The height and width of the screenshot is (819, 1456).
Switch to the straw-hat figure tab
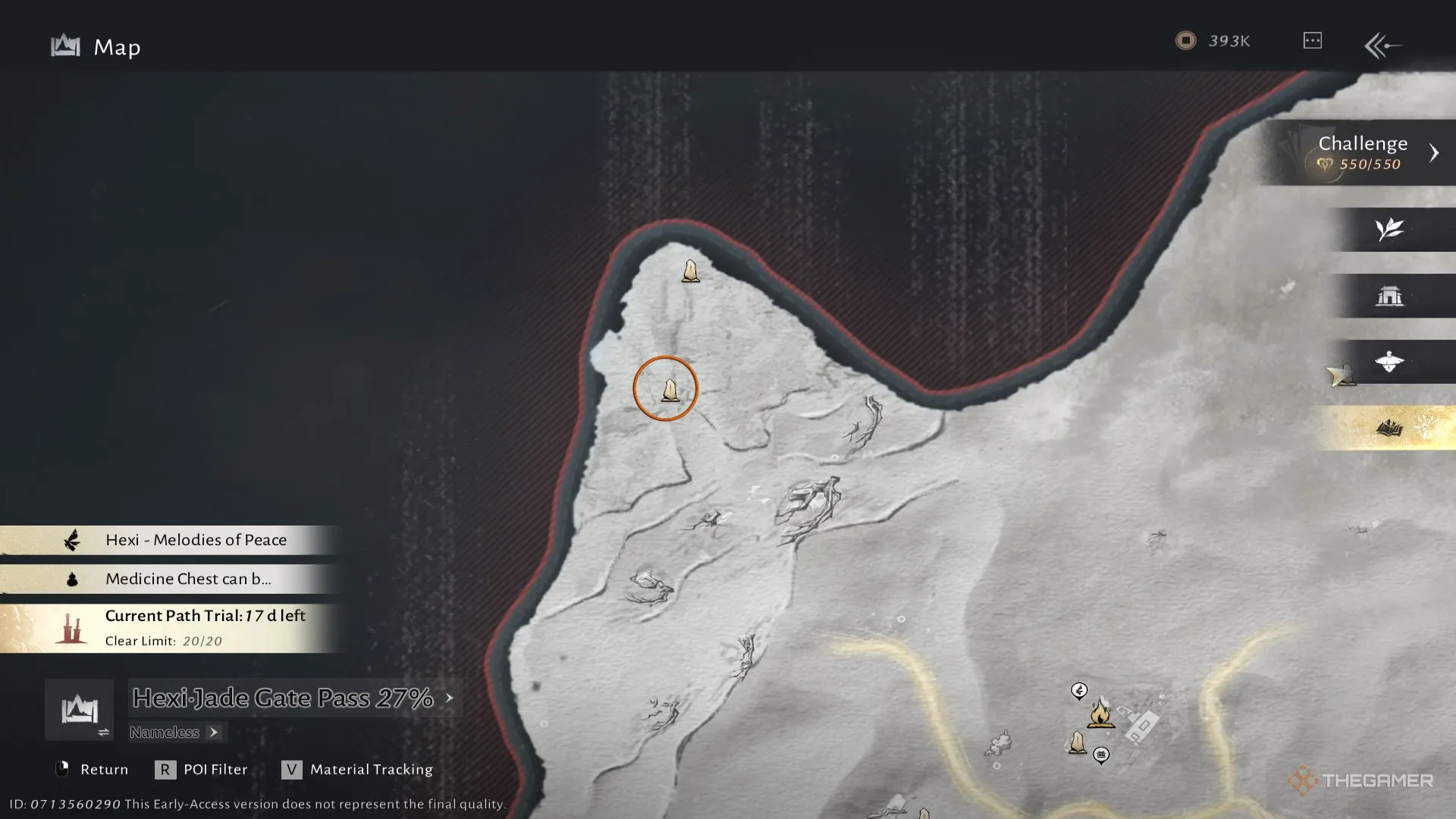(1389, 362)
